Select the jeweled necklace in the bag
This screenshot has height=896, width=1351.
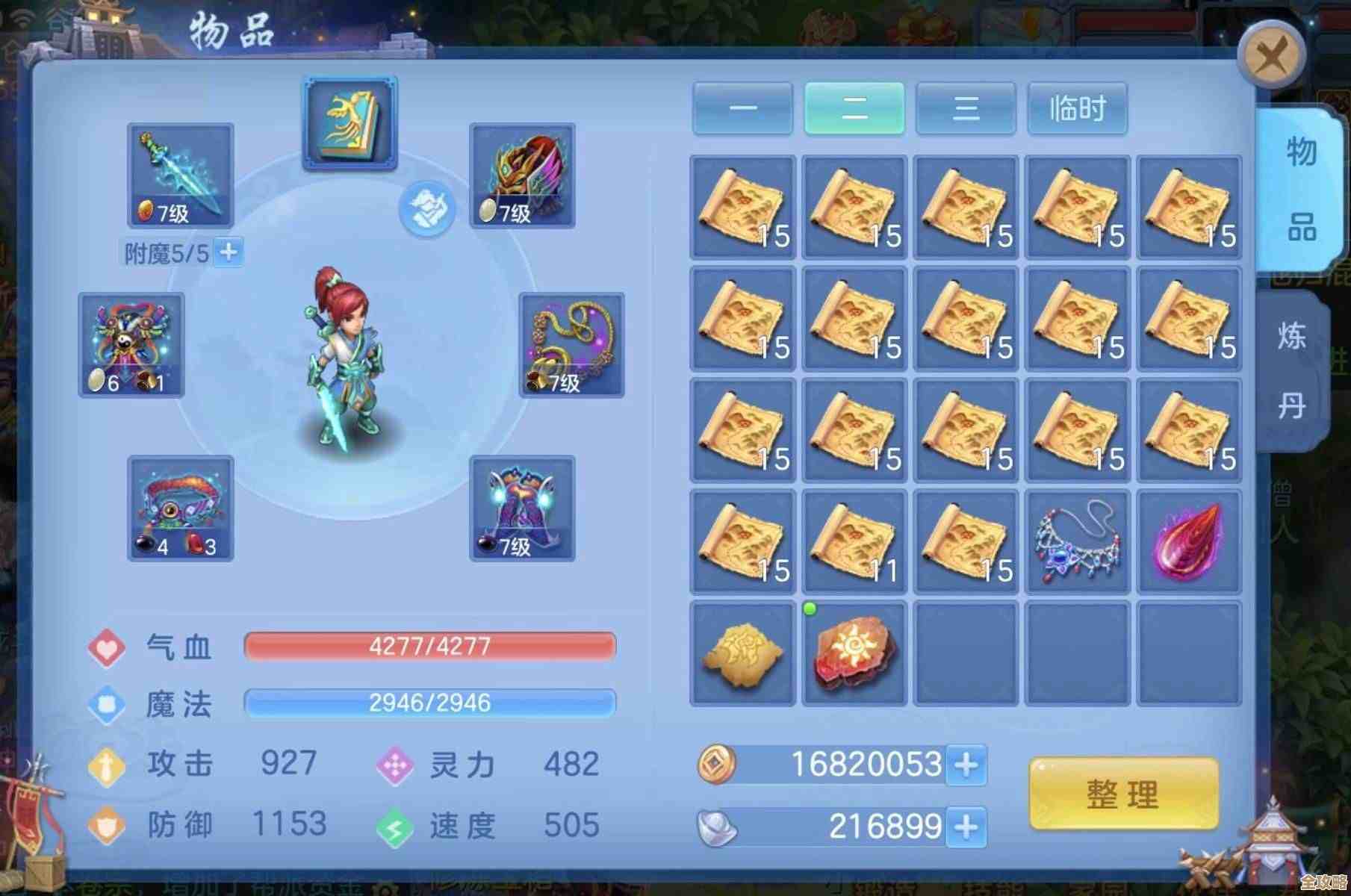click(1077, 542)
